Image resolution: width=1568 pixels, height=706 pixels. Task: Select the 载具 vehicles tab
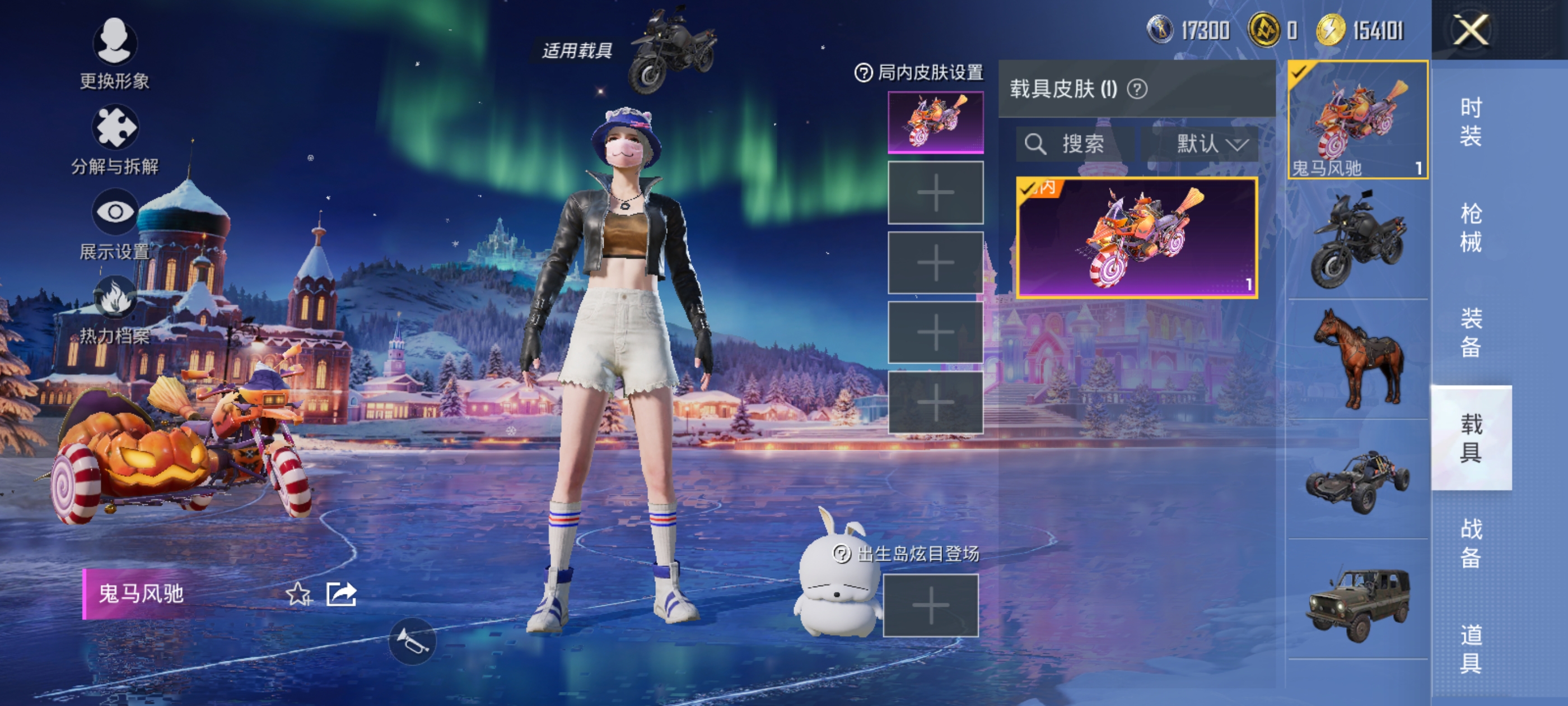click(x=1470, y=438)
